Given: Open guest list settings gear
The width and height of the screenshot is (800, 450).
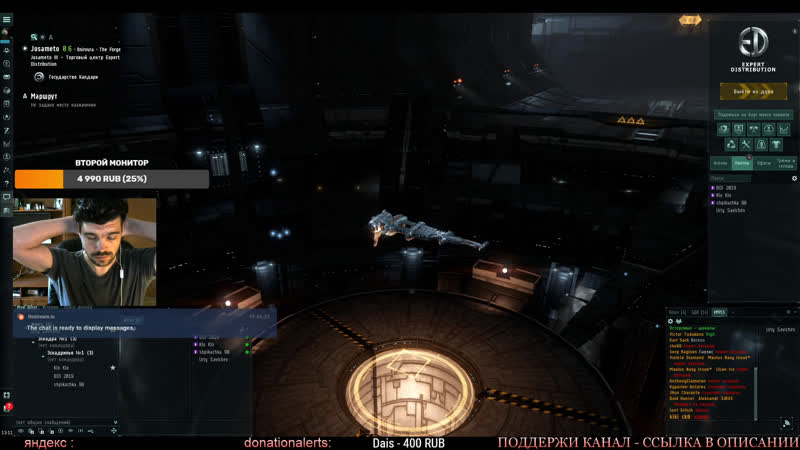Looking at the screenshot, I should coord(794,178).
